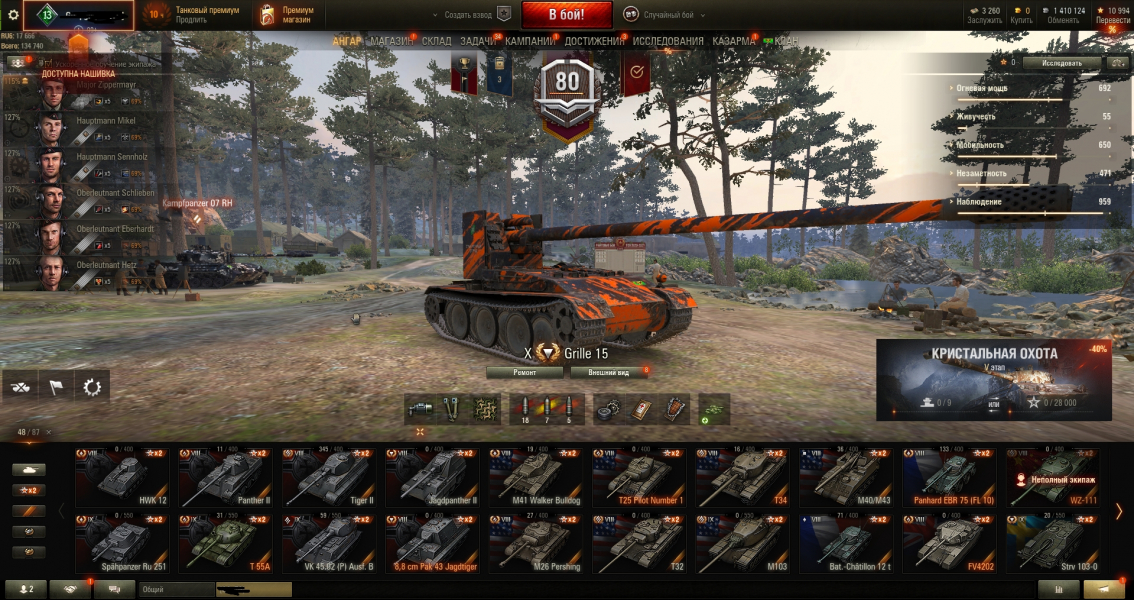Click the red «В бой!» battle button
Screen dimensions: 1134x600
(x=566, y=15)
